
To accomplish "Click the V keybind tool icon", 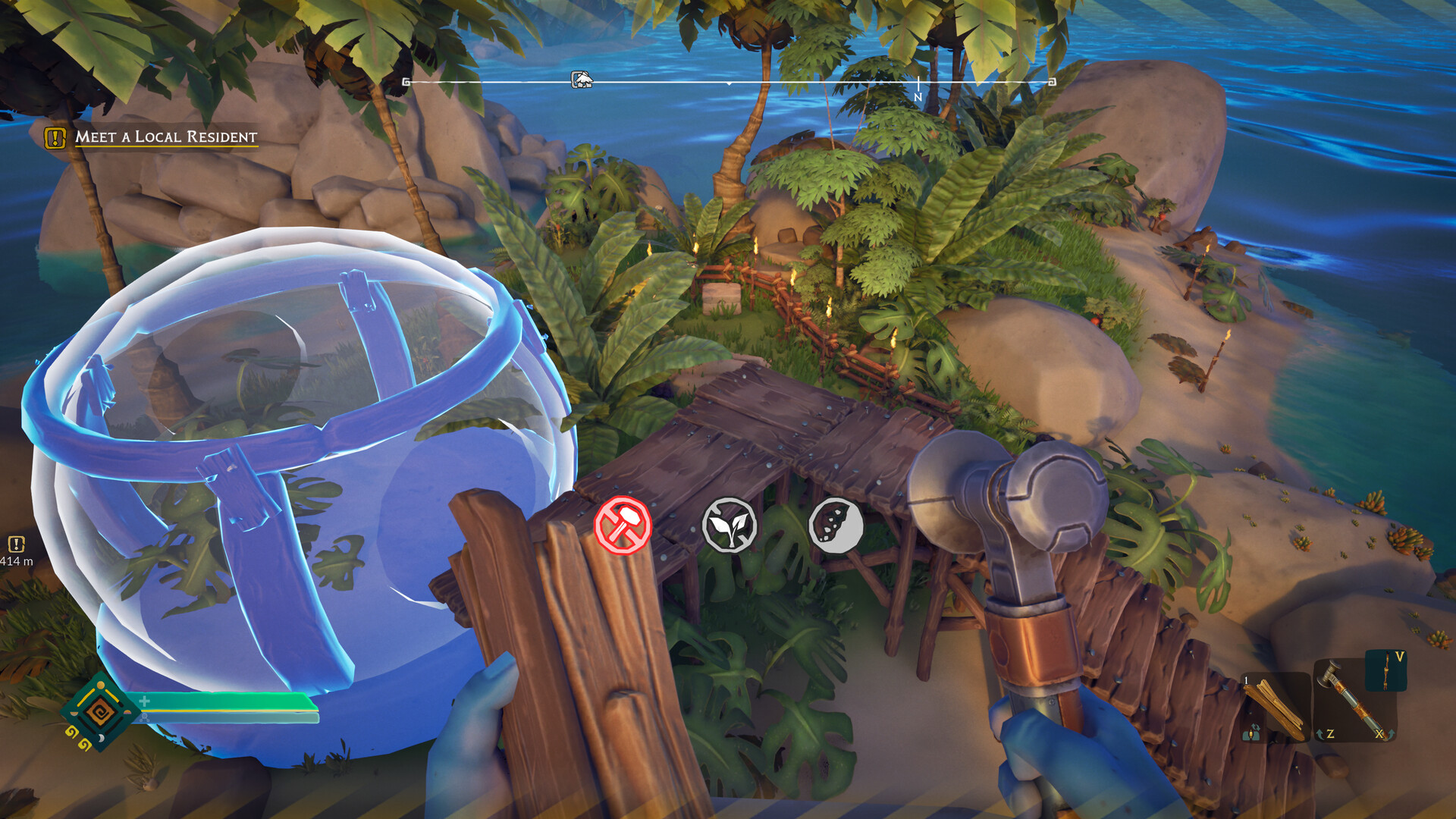I will pyautogui.click(x=1385, y=672).
